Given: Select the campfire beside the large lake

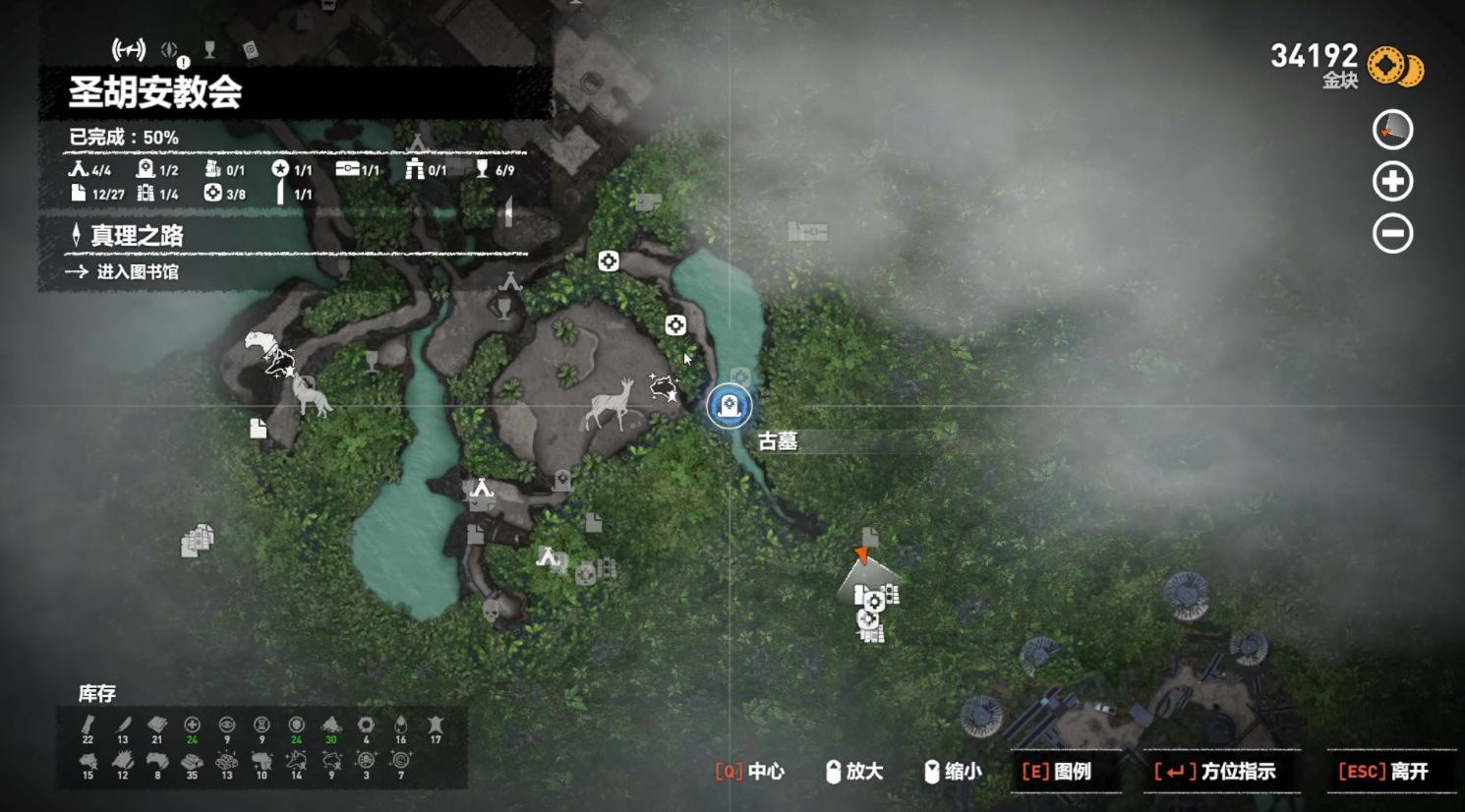Looking at the screenshot, I should coord(482,489).
